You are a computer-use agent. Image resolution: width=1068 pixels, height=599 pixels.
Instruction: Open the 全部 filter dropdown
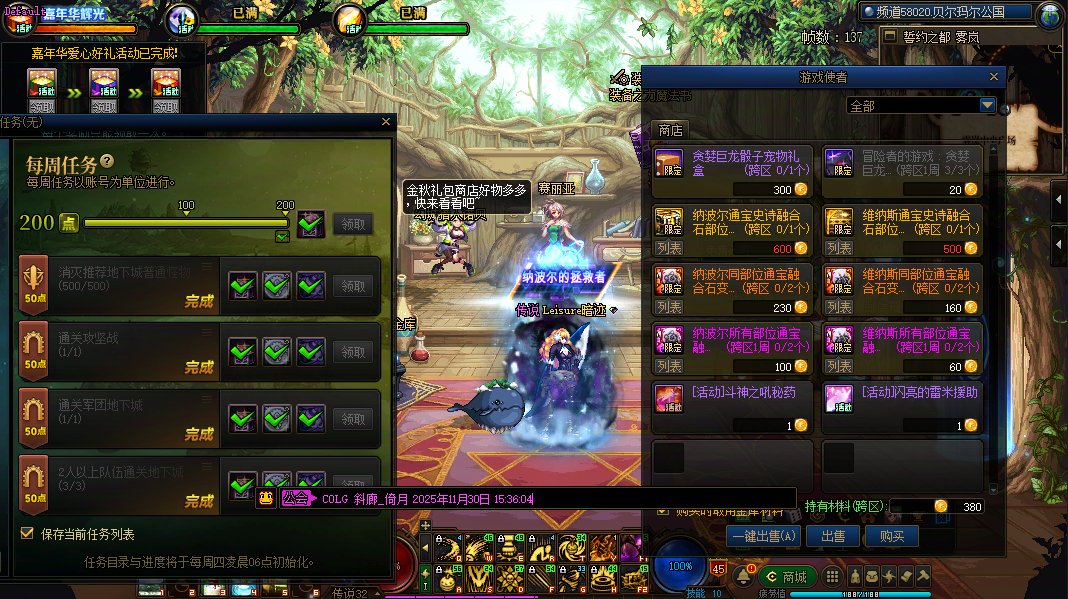(x=987, y=105)
